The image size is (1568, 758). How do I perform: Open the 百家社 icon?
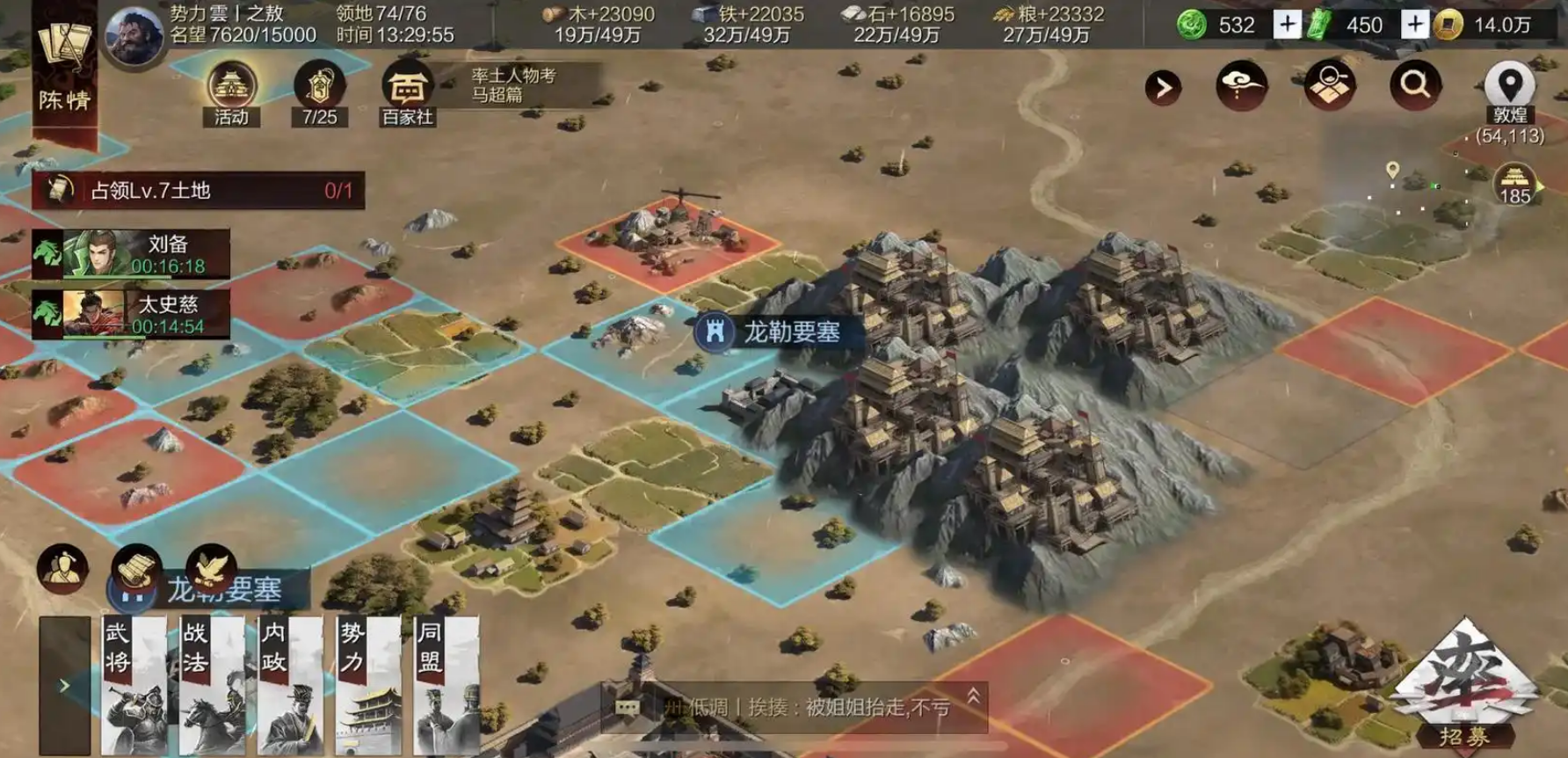407,94
